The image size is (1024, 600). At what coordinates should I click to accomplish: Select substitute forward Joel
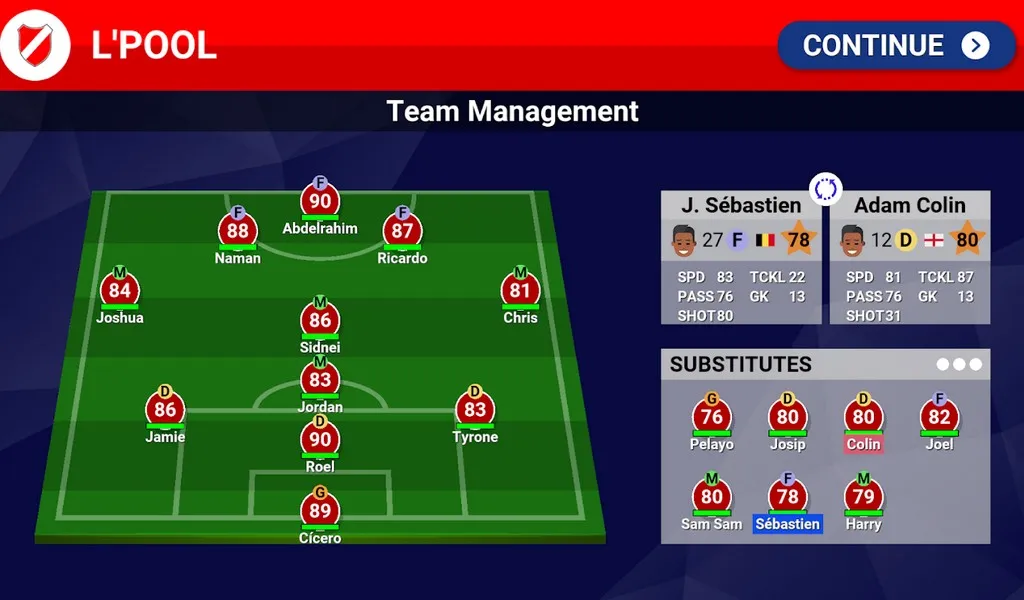[x=939, y=418]
